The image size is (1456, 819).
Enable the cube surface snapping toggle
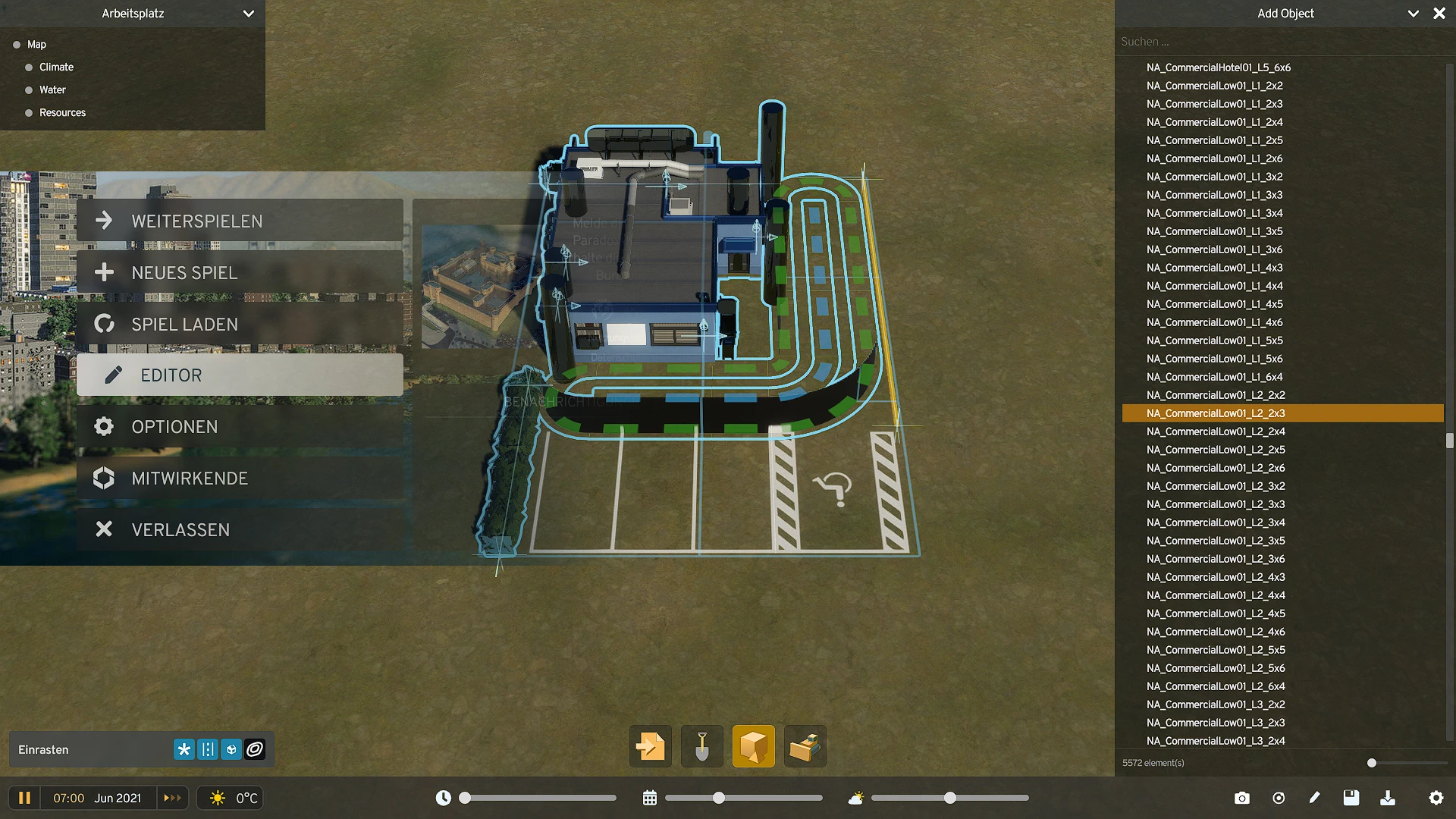[231, 749]
